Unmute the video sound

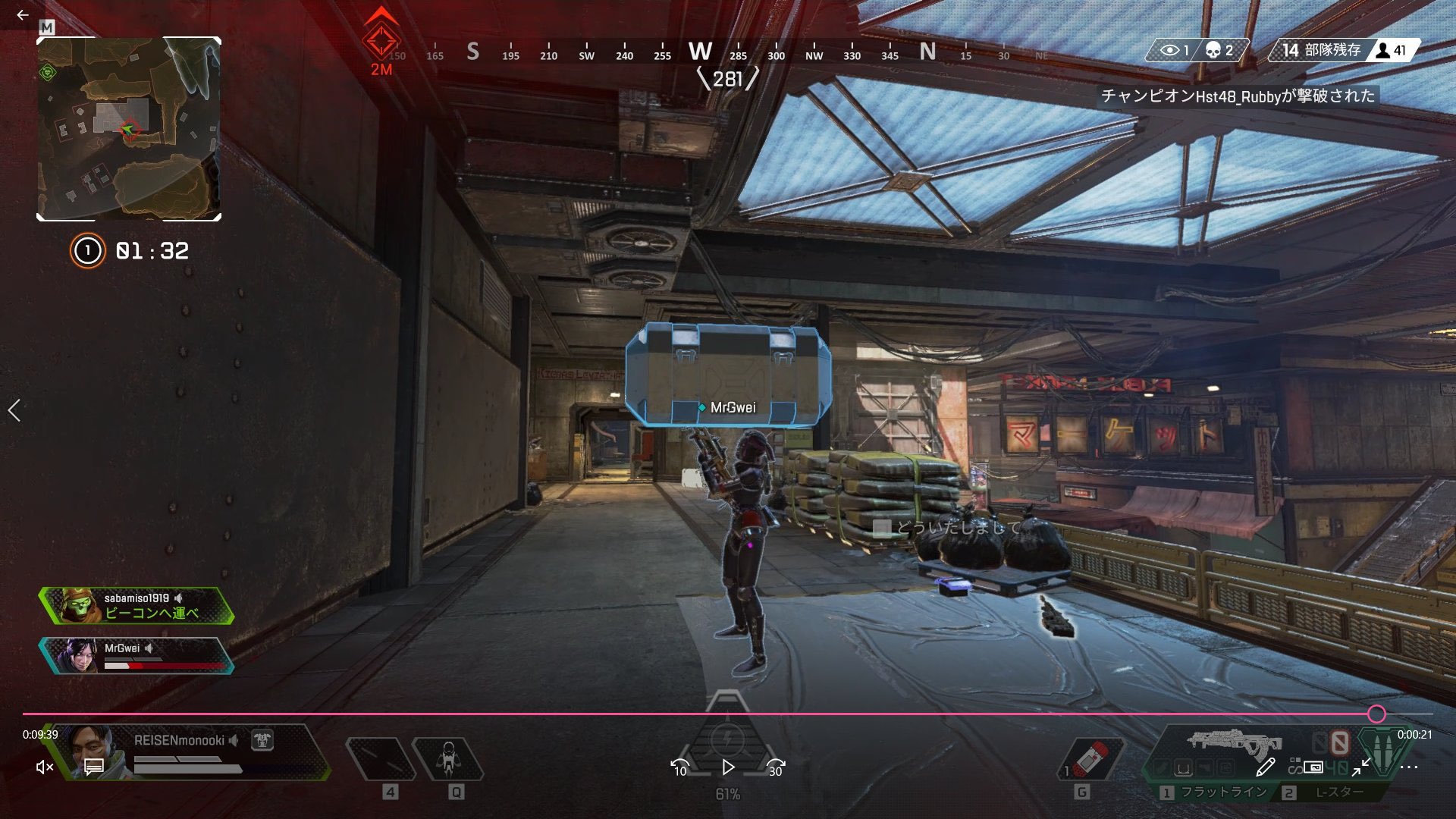(x=45, y=767)
